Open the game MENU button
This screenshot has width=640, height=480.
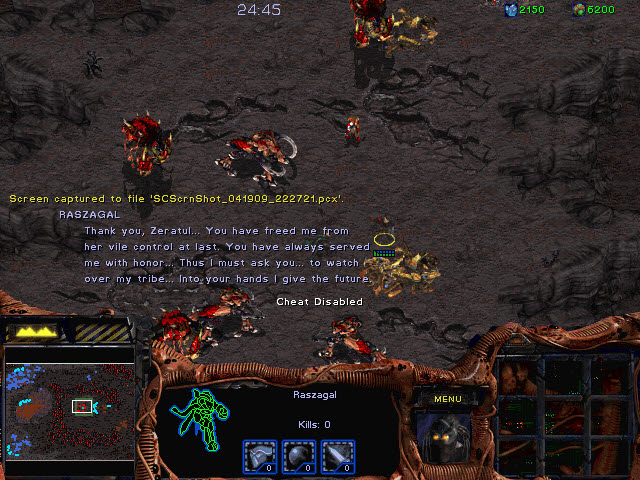point(447,399)
